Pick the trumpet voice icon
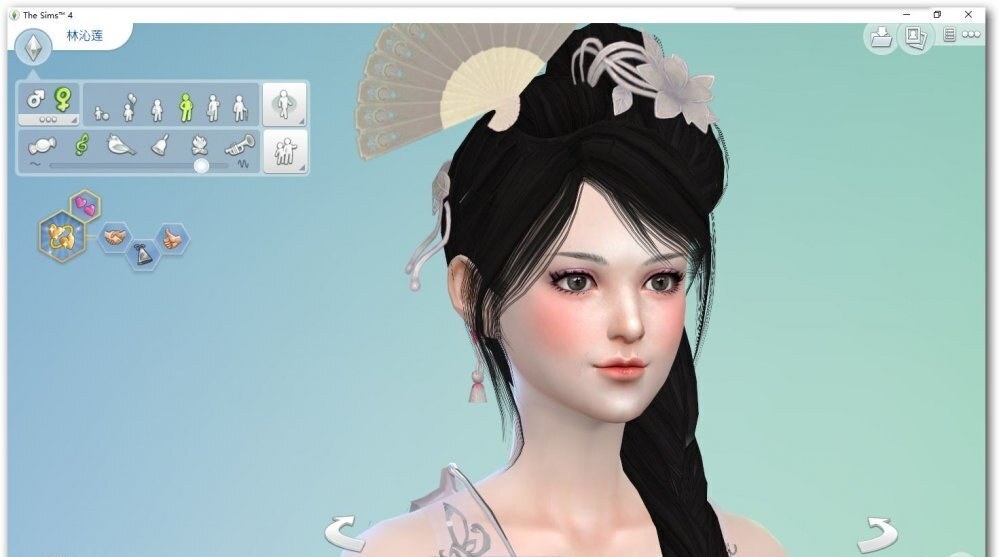The image size is (999, 557). 240,145
